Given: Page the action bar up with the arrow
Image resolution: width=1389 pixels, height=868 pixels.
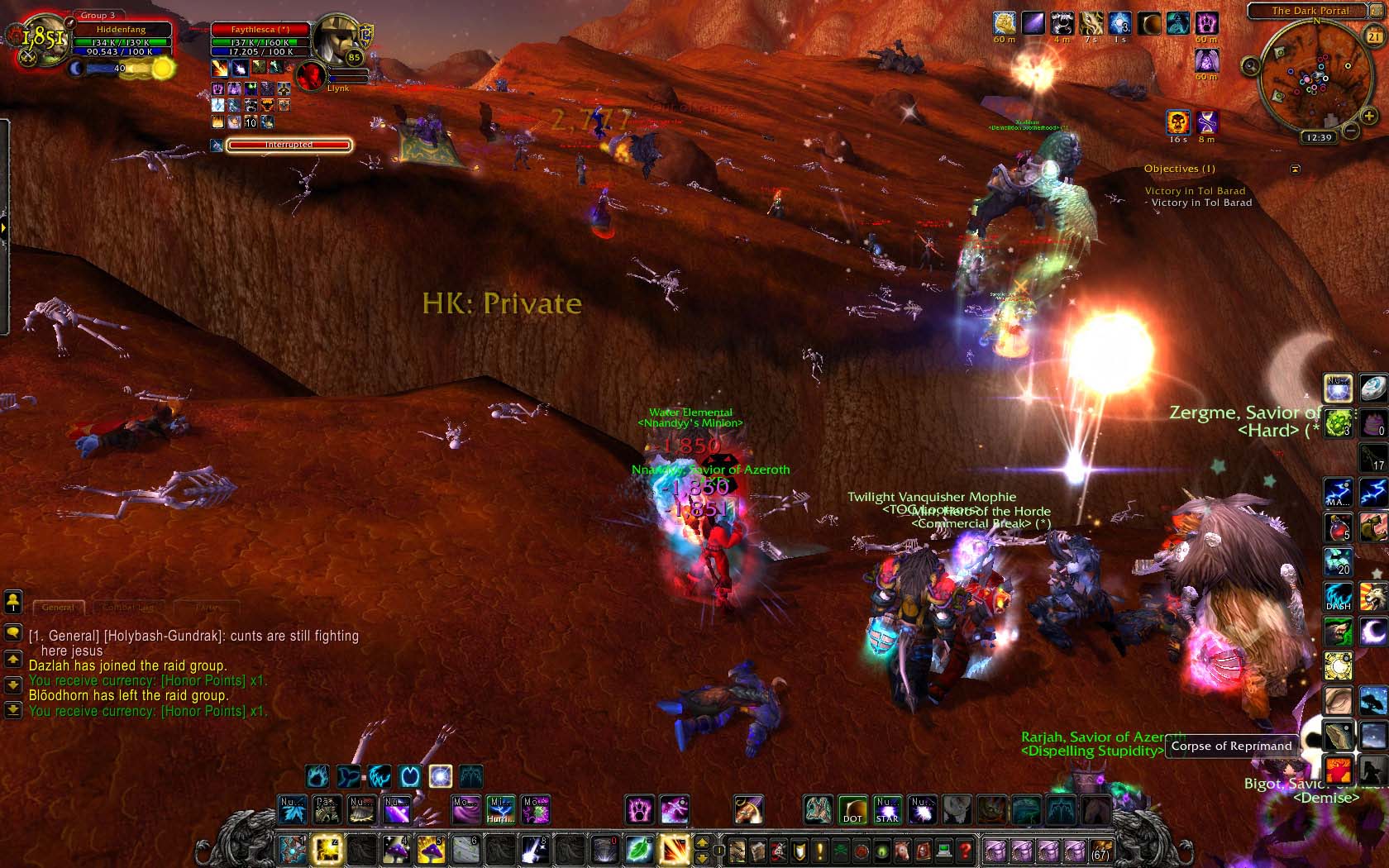Looking at the screenshot, I should 702,842.
